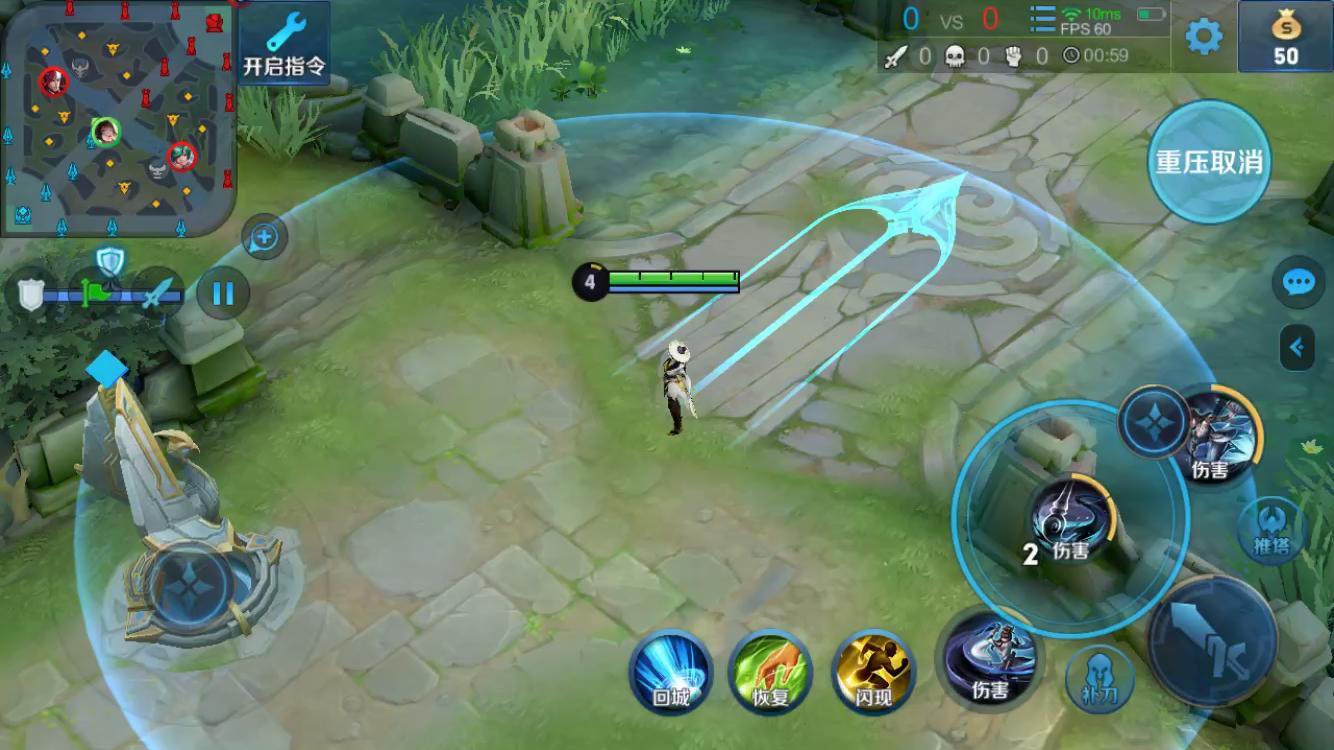Click the plus magnifier icon below minimap
This screenshot has width=1334, height=750.
[x=265, y=237]
